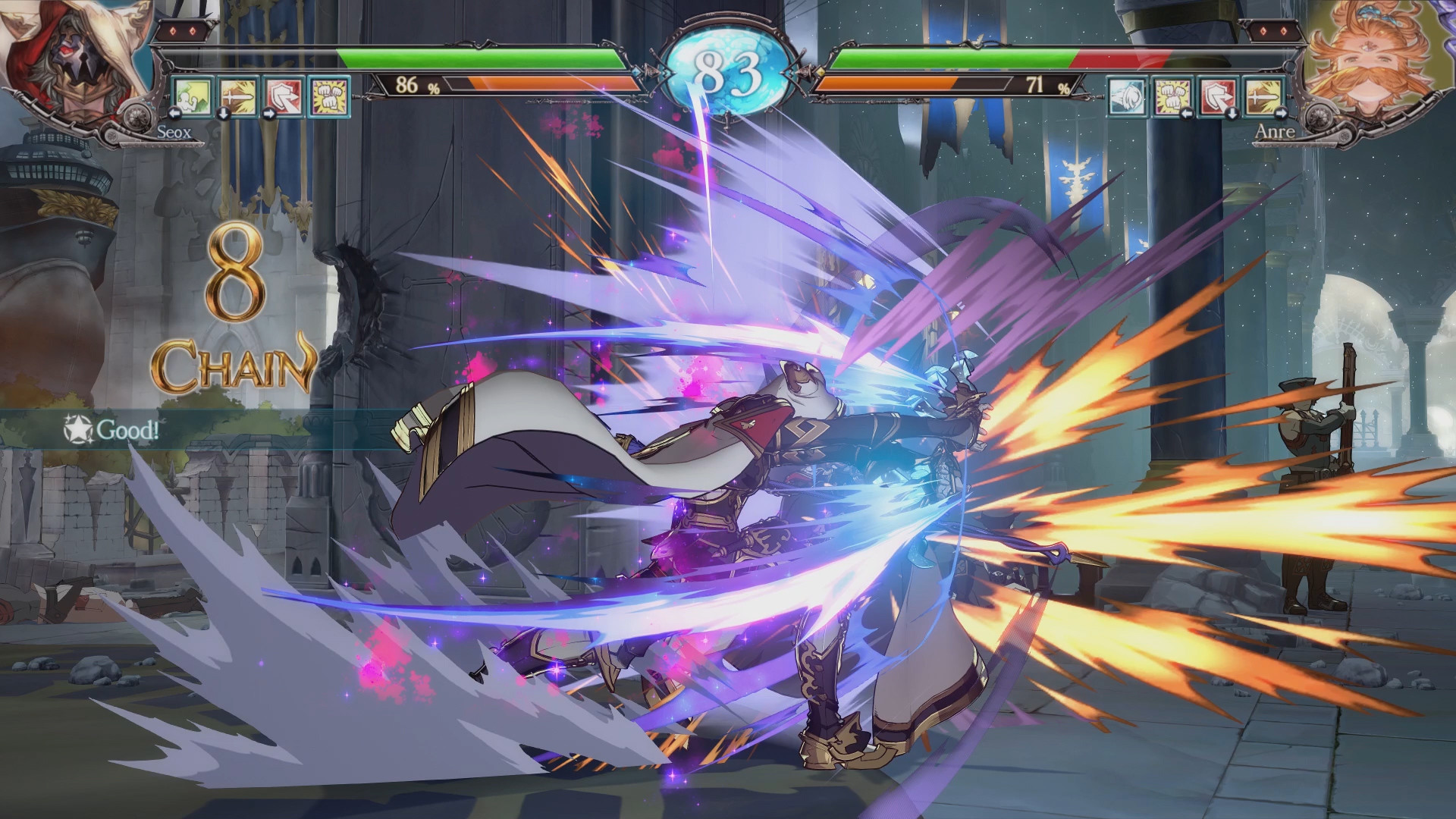
Task: Click Seox's yellow sword slash skill icon
Action: (237, 96)
